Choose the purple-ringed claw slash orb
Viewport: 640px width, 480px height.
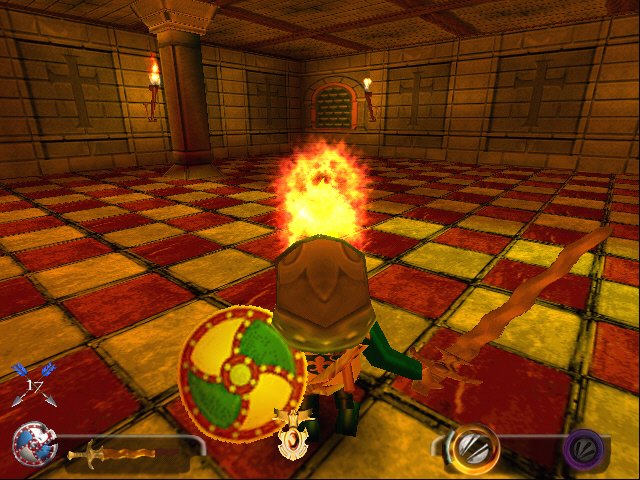(x=583, y=448)
